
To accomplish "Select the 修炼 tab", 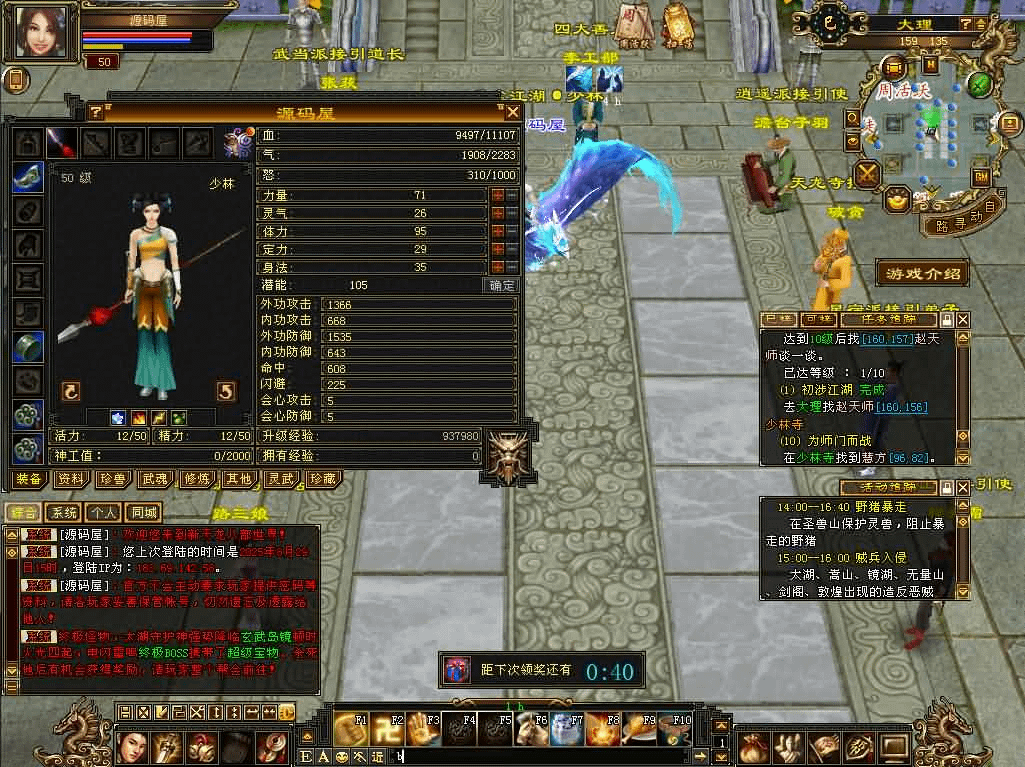I will tap(196, 479).
